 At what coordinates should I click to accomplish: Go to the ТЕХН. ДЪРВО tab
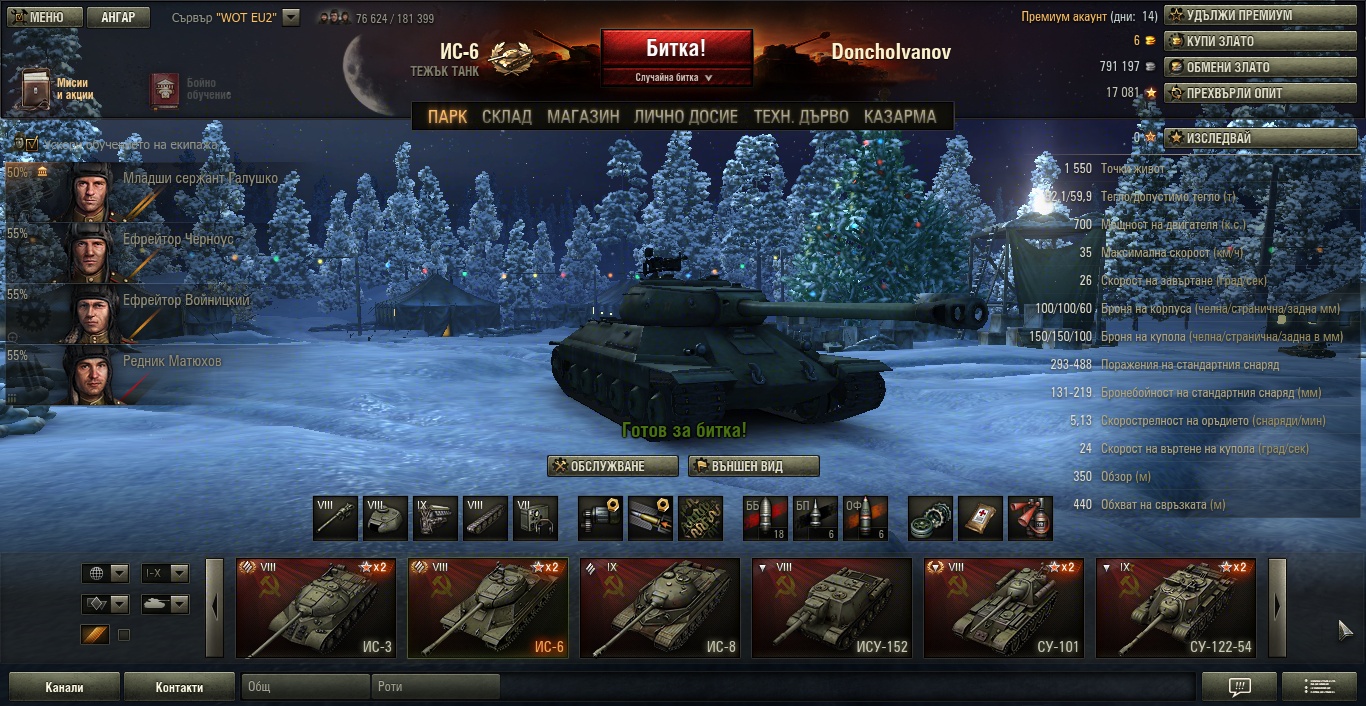tap(801, 117)
